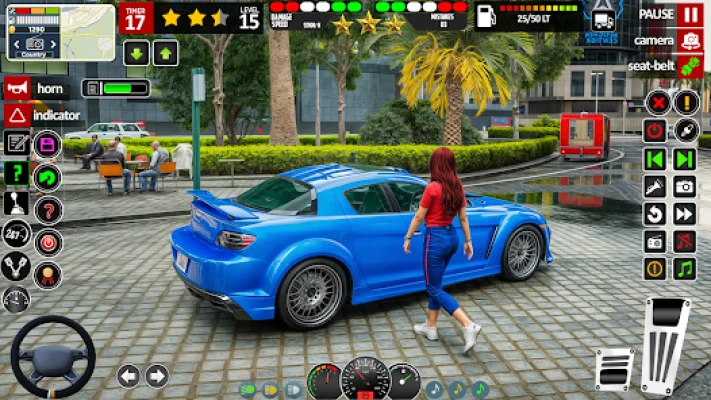
Task: Take a screenshot with the camera icon
Action: [x=685, y=186]
